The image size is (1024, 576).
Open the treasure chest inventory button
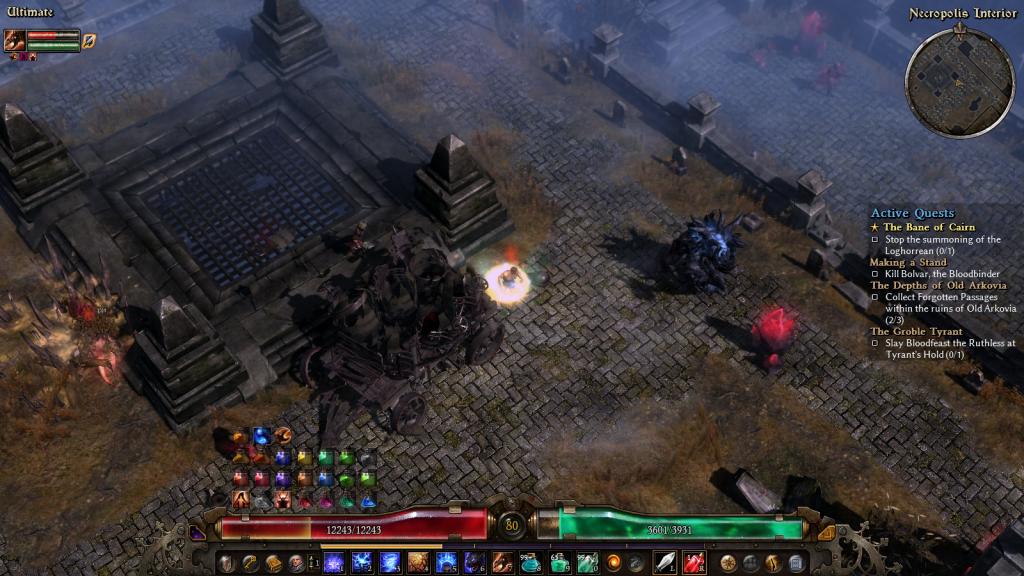[x=274, y=562]
